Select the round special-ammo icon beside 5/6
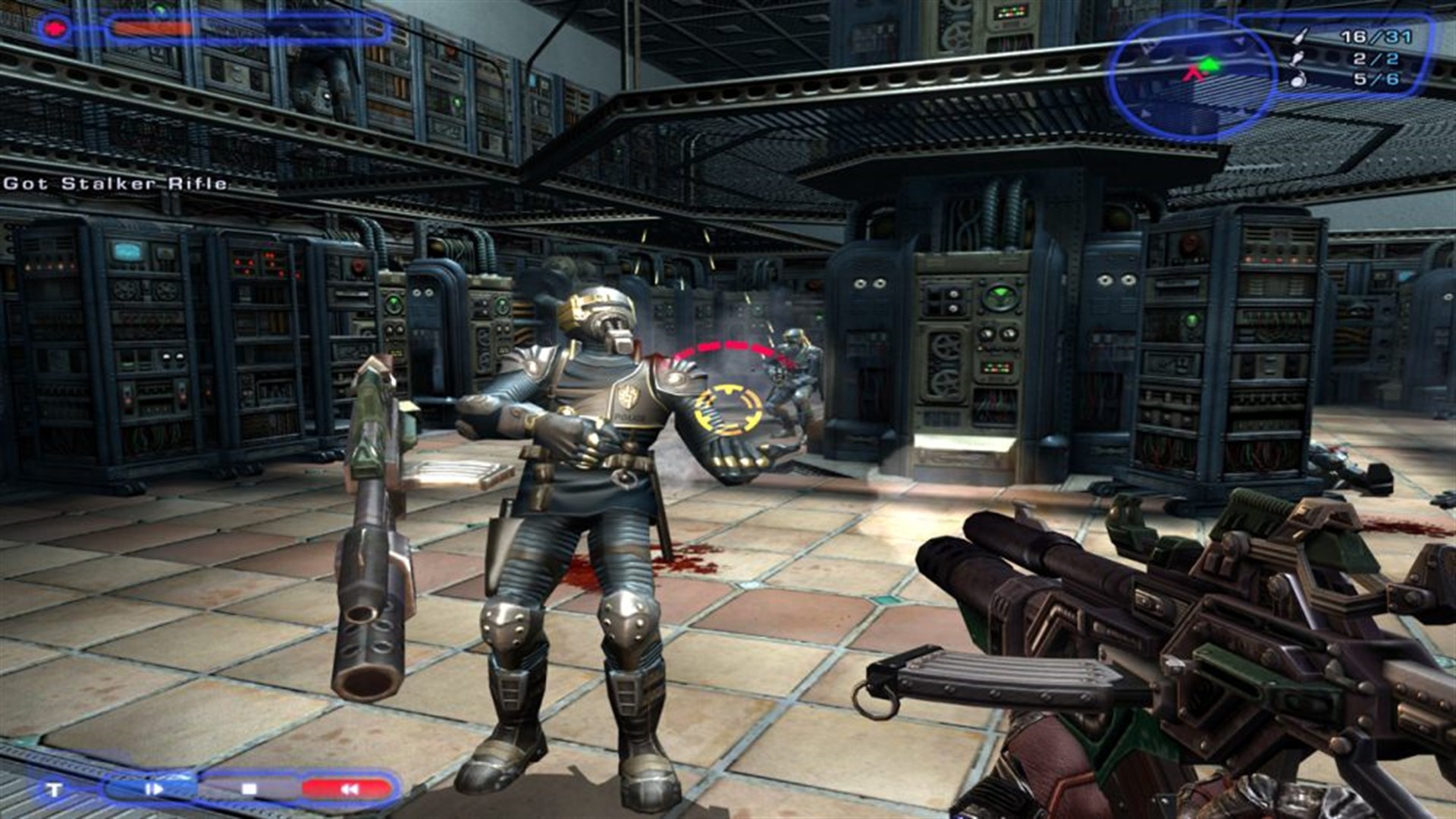The width and height of the screenshot is (1456, 819). coord(1298,80)
